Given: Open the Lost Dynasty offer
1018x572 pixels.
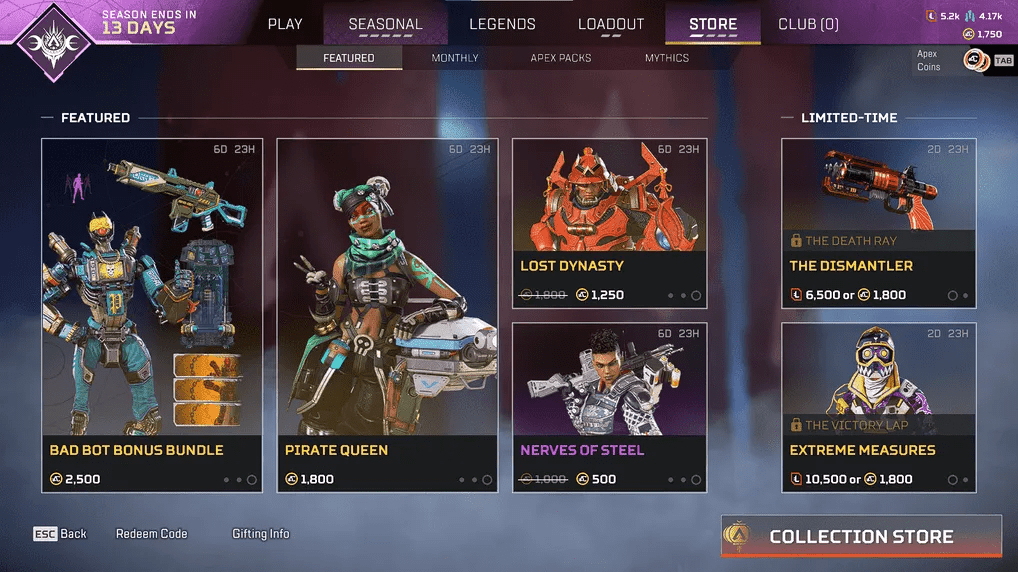Looking at the screenshot, I should tap(609, 223).
